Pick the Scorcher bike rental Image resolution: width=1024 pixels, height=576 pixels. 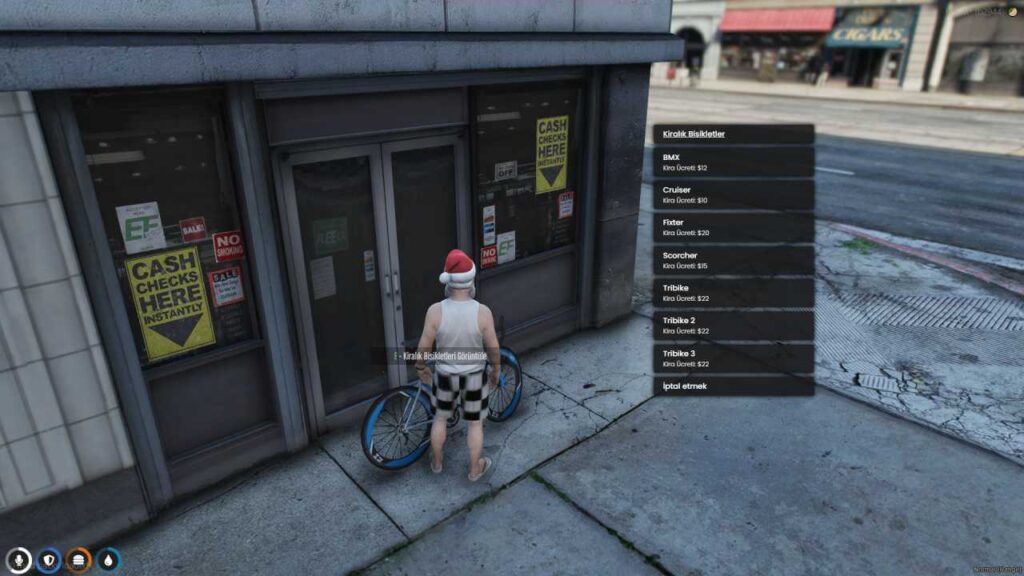pos(733,260)
